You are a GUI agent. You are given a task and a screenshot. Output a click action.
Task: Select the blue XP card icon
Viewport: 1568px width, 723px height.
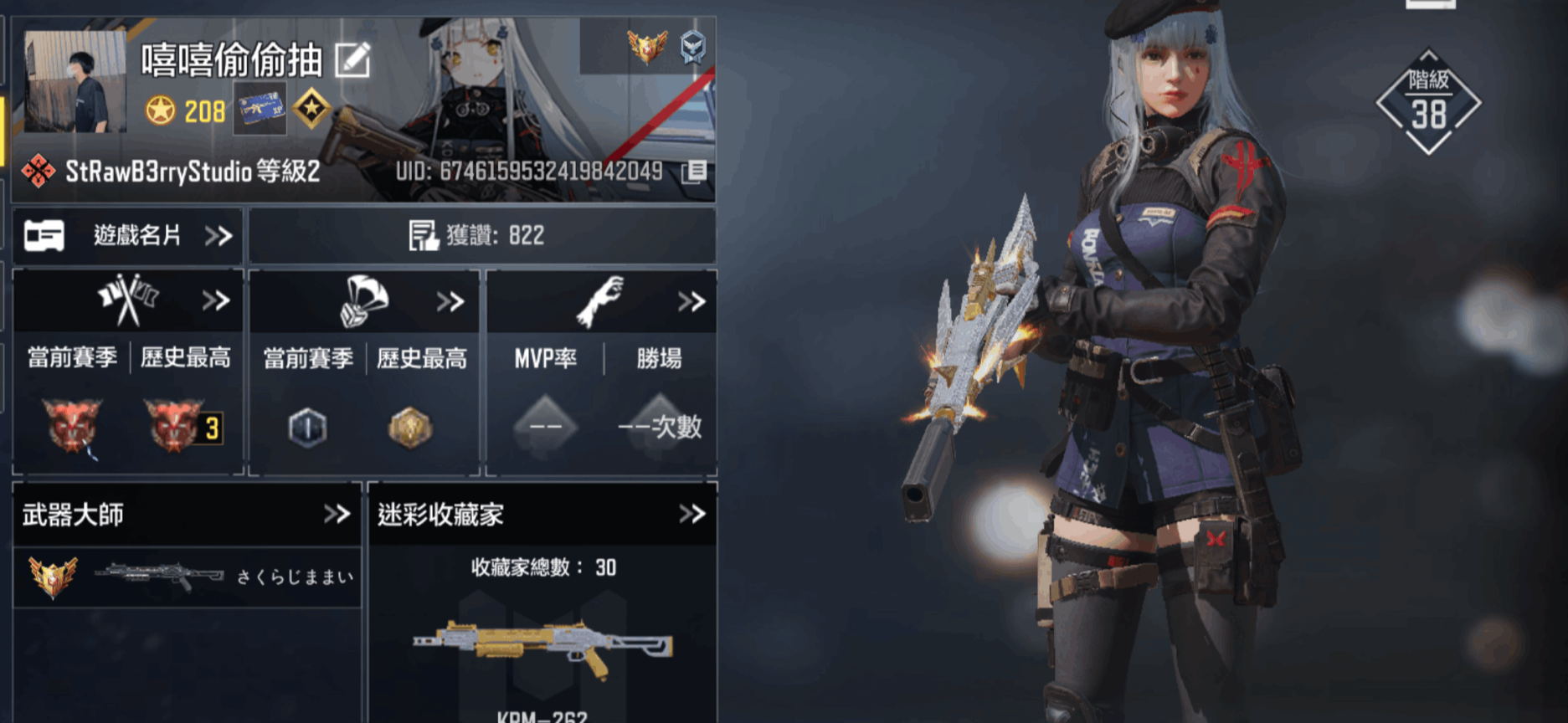pos(260,109)
